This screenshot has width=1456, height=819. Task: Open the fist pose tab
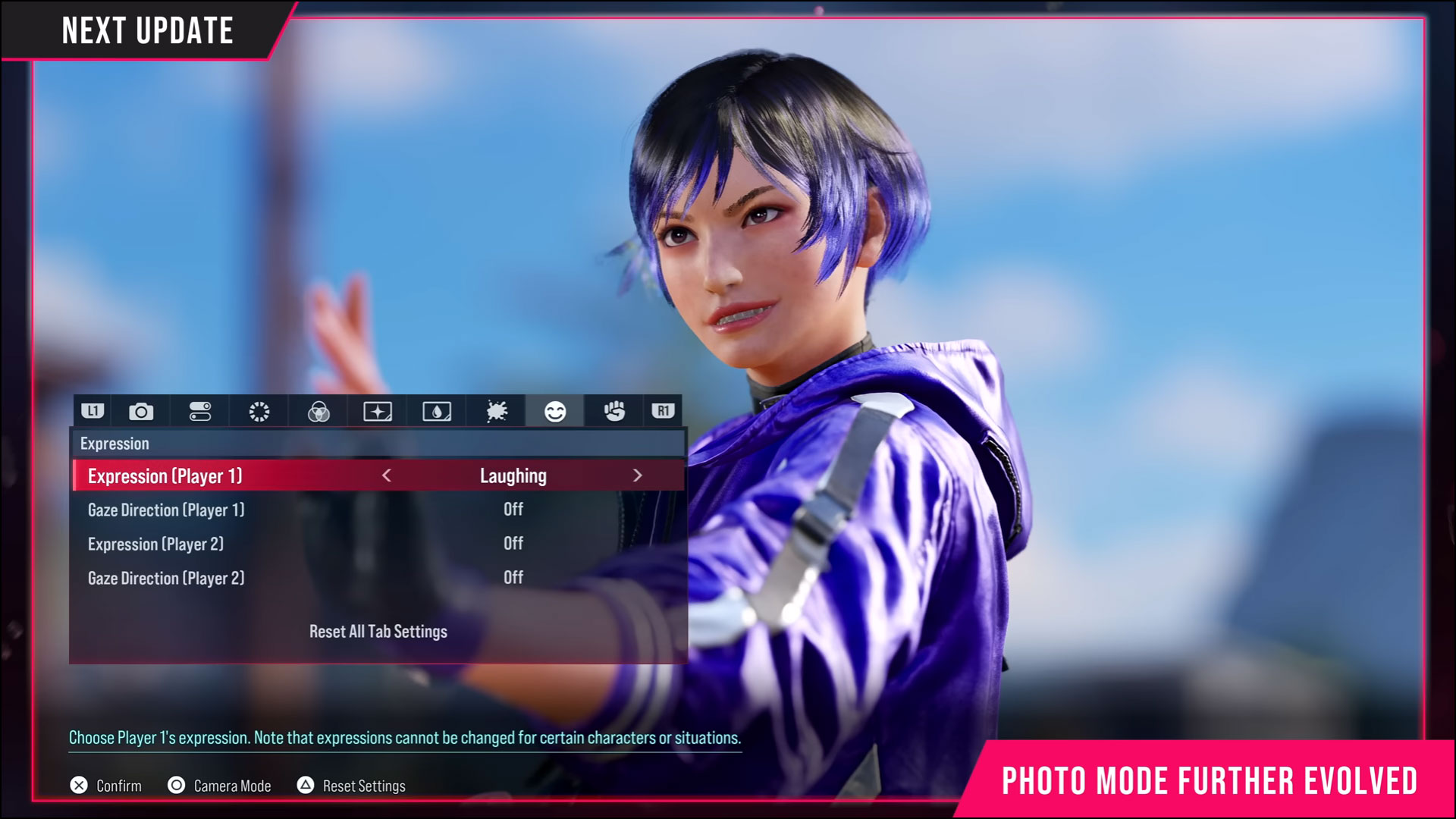click(x=613, y=411)
